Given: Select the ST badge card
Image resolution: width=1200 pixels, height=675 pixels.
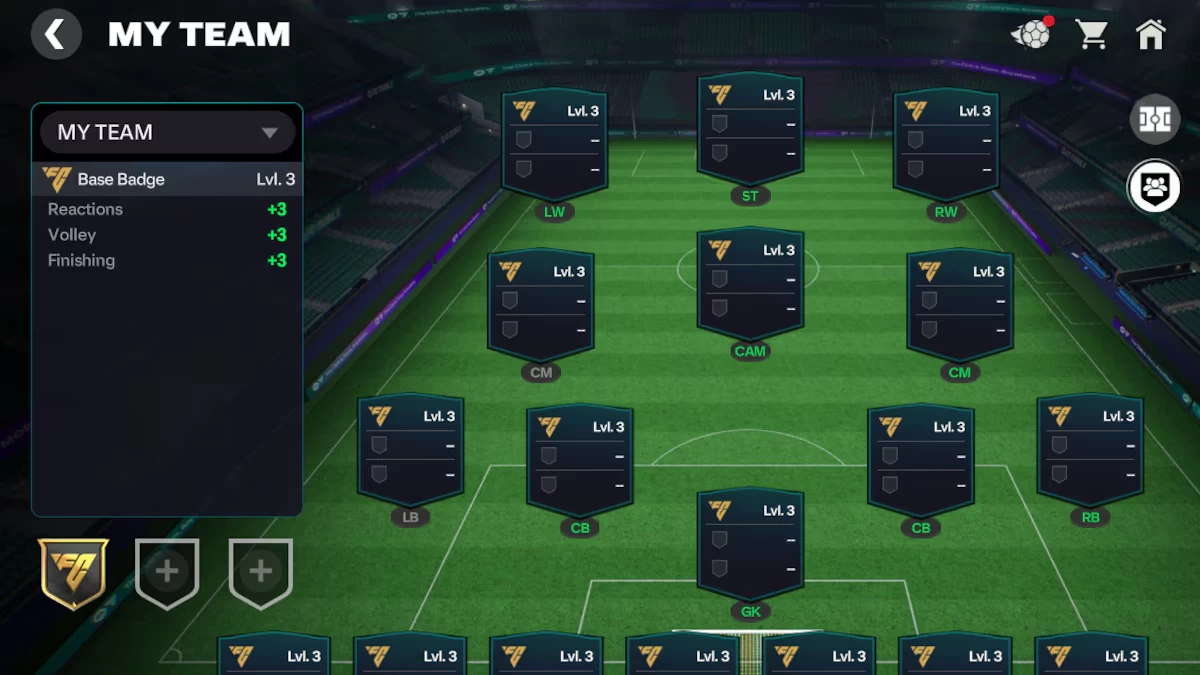Looking at the screenshot, I should click(750, 130).
